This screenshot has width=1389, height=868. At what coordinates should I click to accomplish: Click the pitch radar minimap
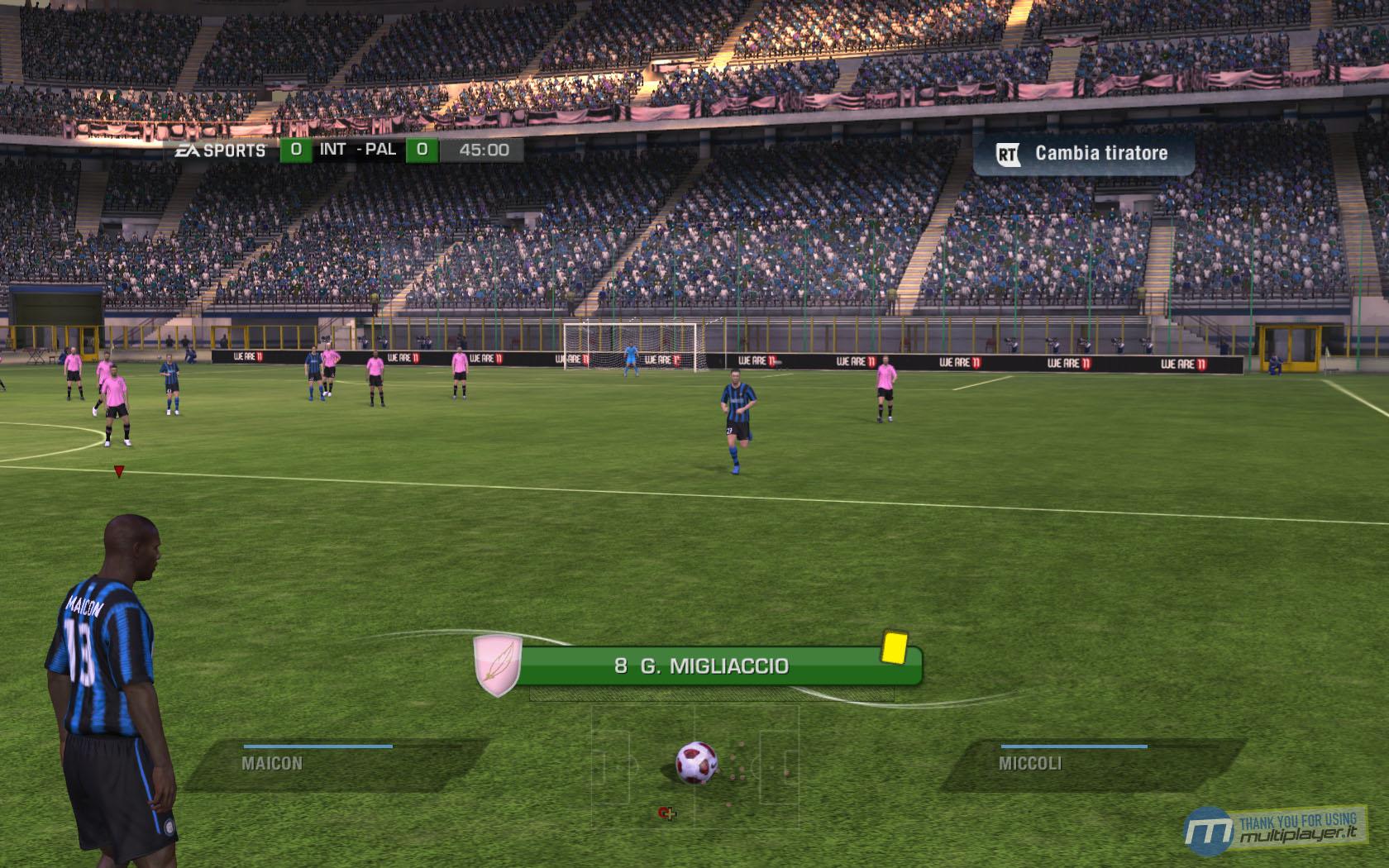coord(694,765)
